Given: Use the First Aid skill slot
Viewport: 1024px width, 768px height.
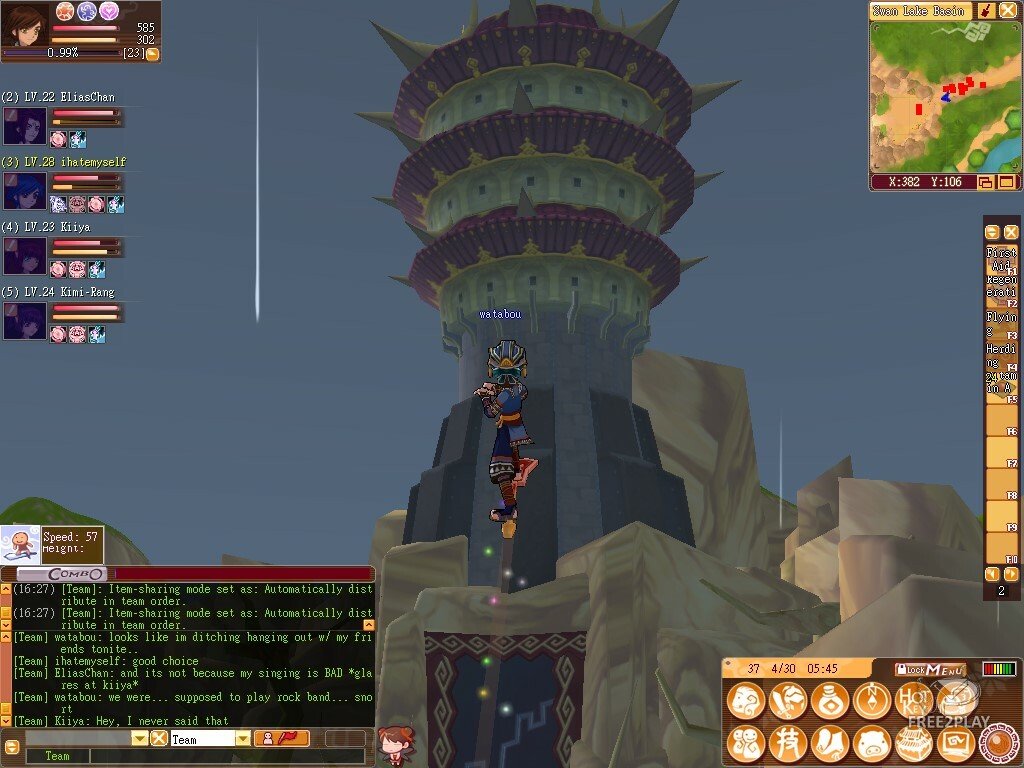Looking at the screenshot, I should pyautogui.click(x=1000, y=258).
